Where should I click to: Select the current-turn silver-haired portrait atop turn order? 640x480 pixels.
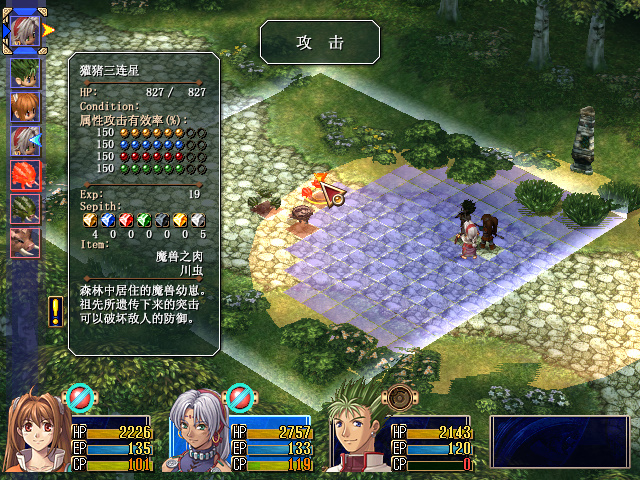(x=25, y=30)
